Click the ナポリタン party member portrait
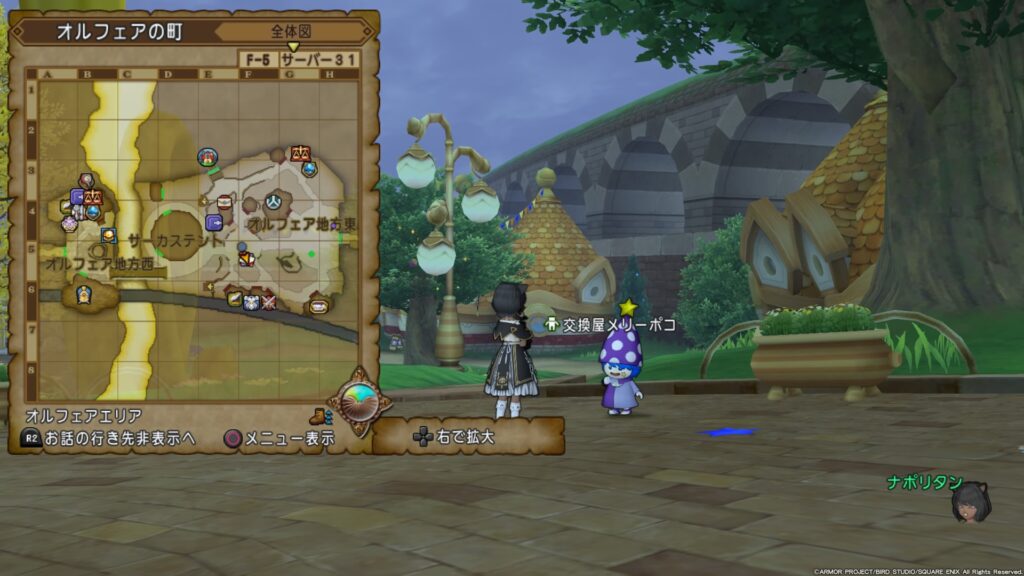This screenshot has width=1024, height=576. point(970,502)
